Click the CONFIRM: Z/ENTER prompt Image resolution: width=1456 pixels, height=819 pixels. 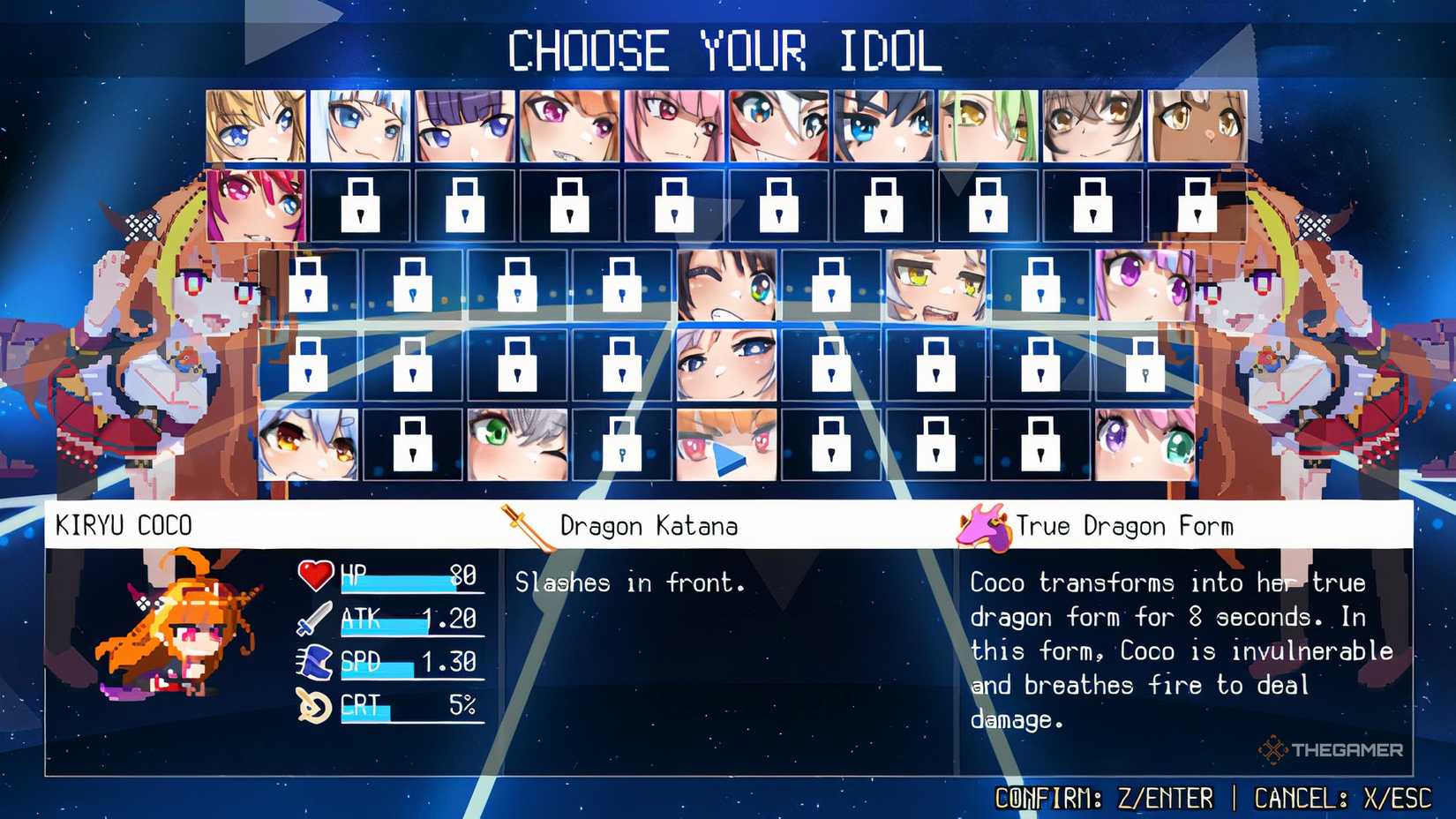click(1103, 796)
